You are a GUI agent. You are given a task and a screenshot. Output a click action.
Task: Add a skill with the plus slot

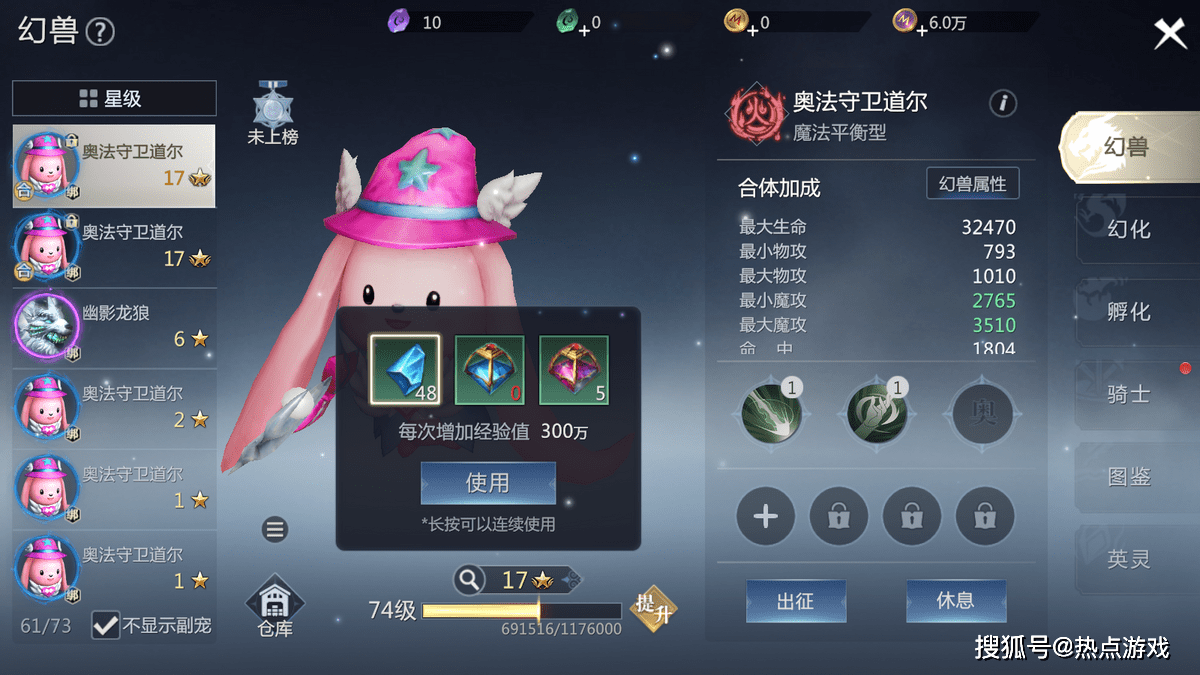[x=765, y=517]
